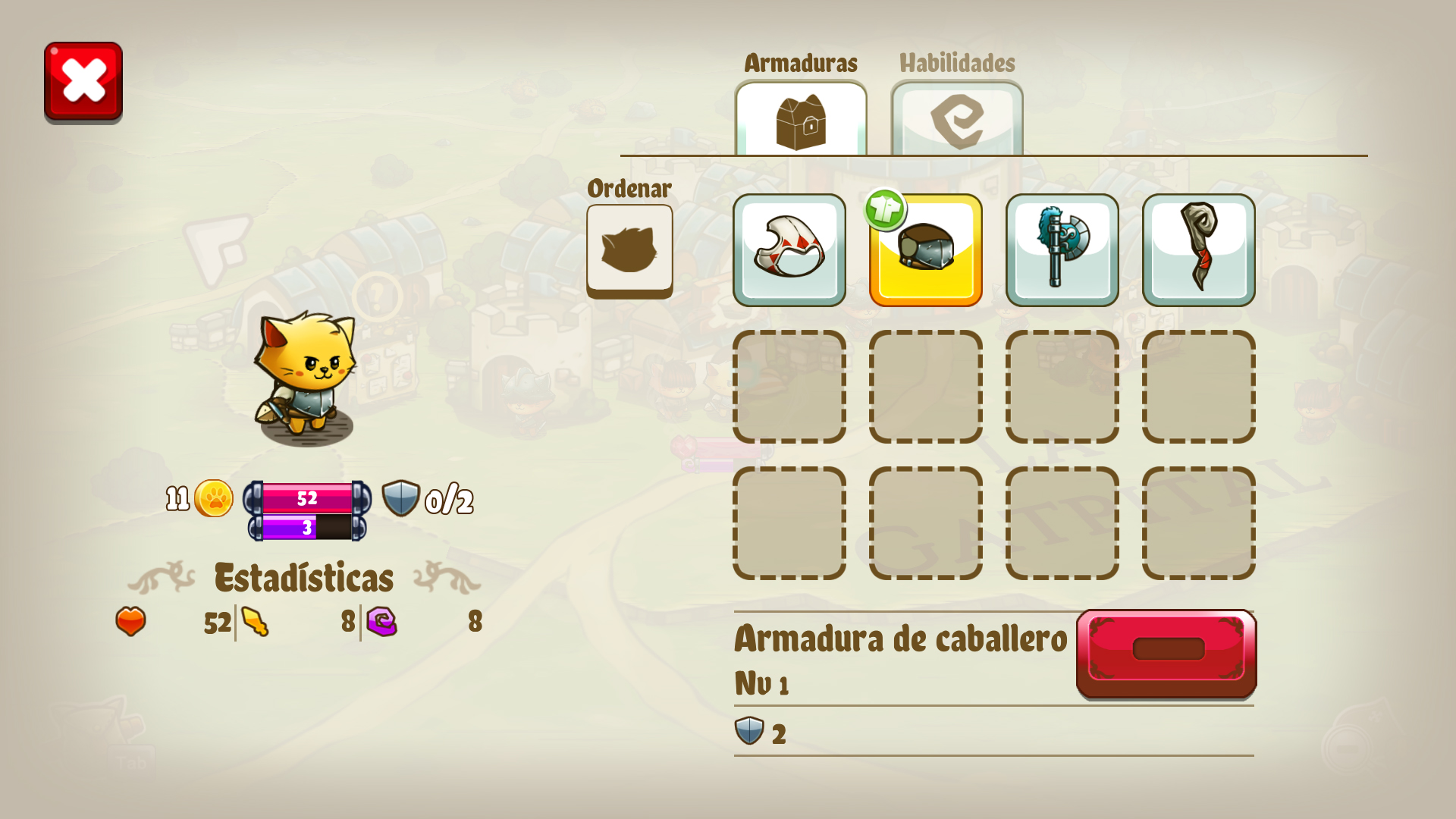Toggle selection of the axe slot
This screenshot has height=819, width=1456.
point(1062,249)
